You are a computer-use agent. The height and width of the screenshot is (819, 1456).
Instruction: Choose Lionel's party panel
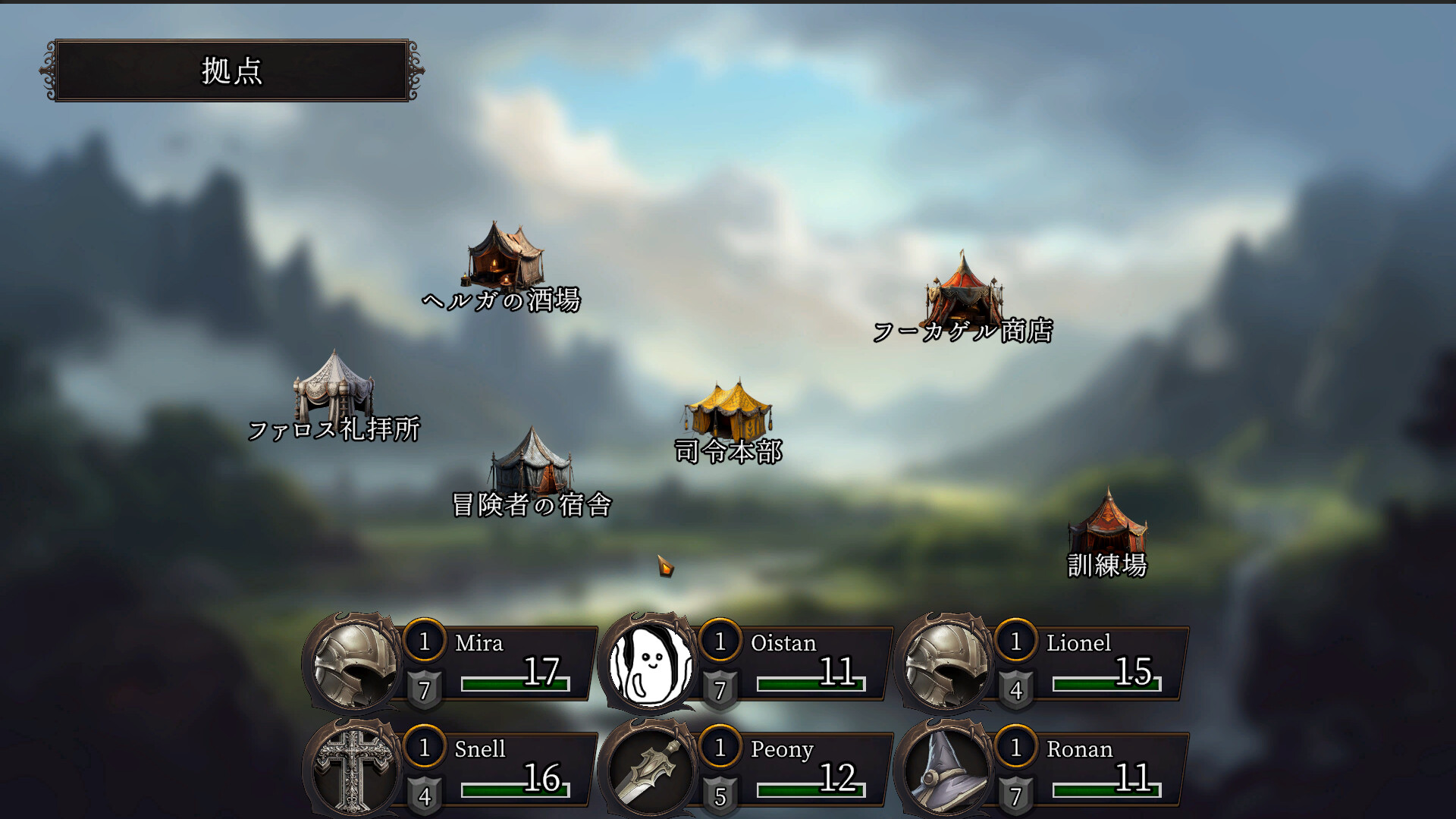pos(1046,664)
